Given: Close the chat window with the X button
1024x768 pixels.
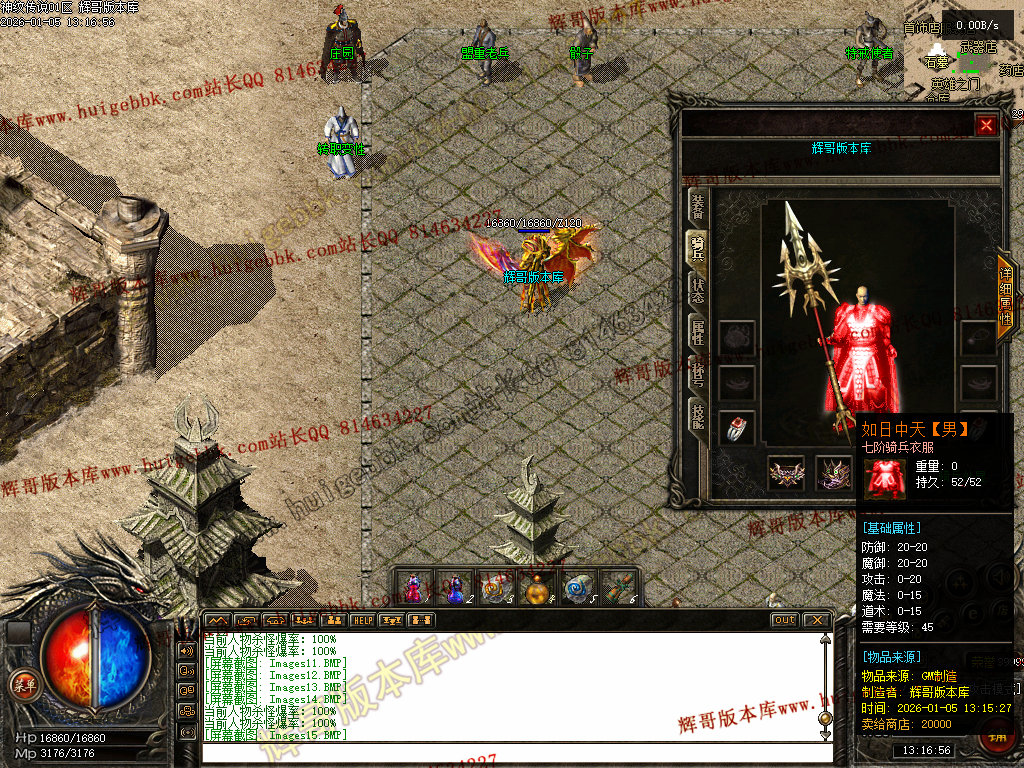Looking at the screenshot, I should point(817,620).
